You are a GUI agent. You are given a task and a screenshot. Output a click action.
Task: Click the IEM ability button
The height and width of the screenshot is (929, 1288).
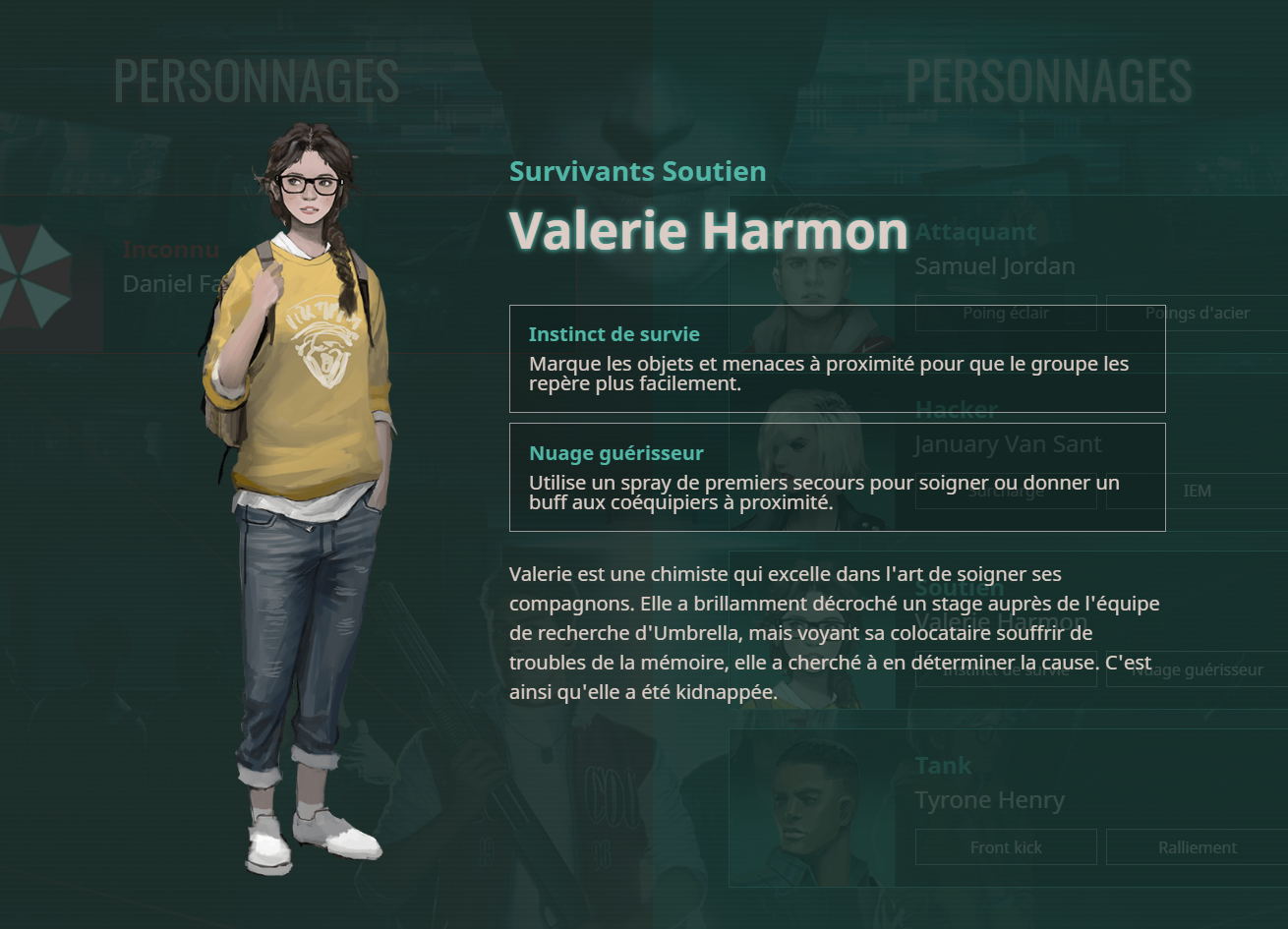[x=1197, y=491]
